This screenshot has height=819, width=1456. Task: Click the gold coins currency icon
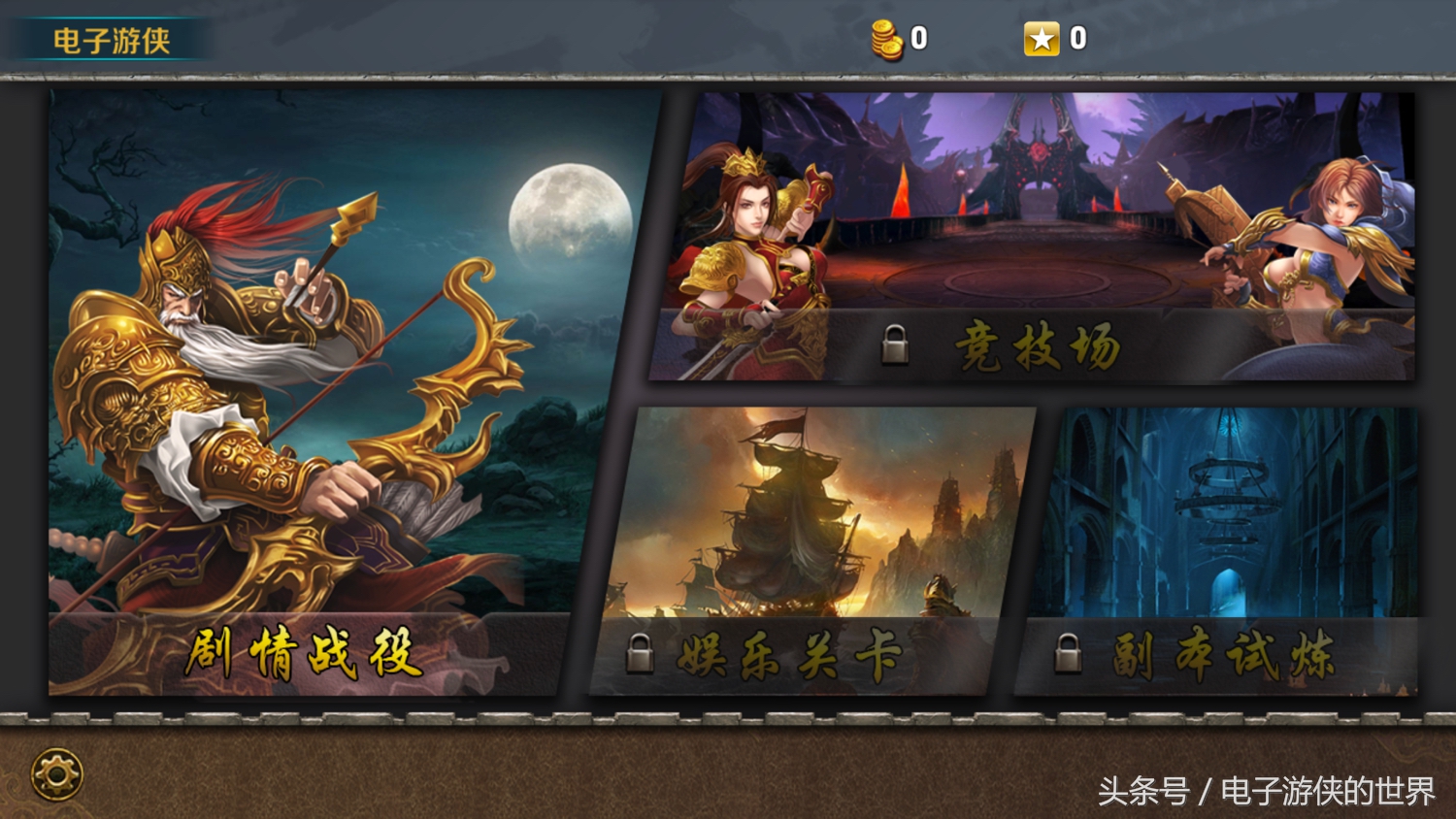point(886,37)
